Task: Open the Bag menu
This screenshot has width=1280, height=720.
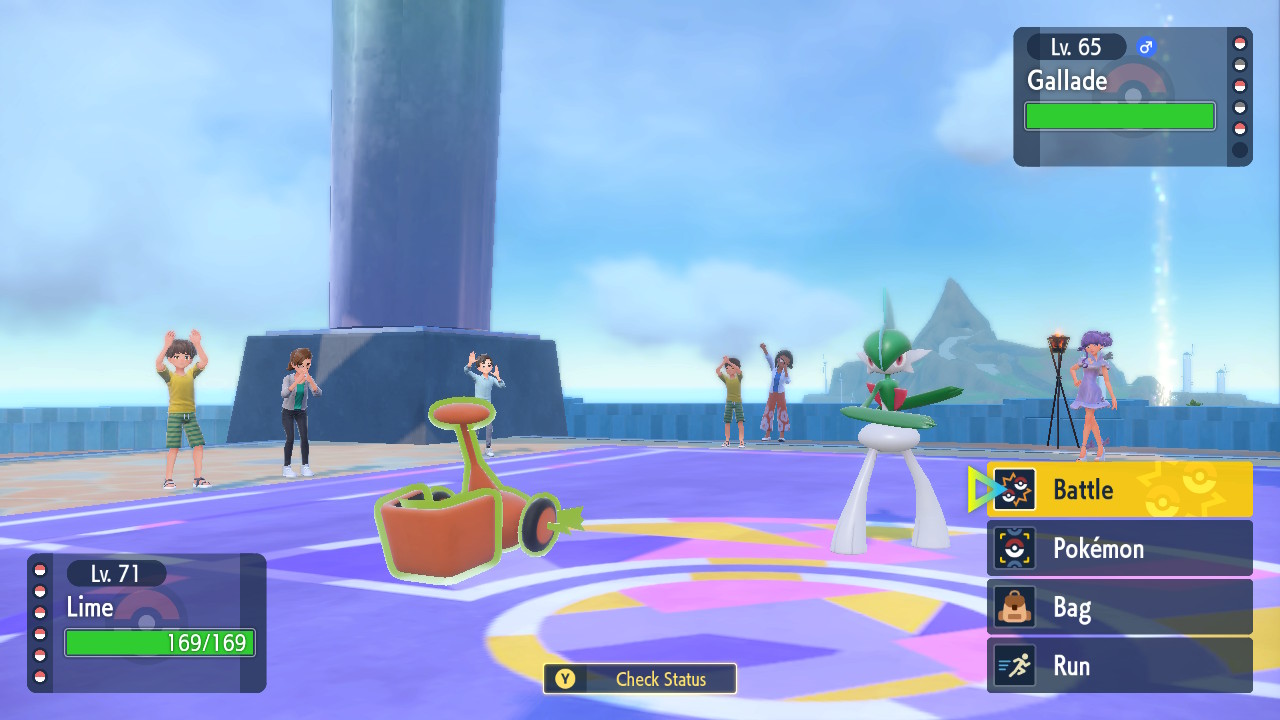Action: (x=1119, y=607)
